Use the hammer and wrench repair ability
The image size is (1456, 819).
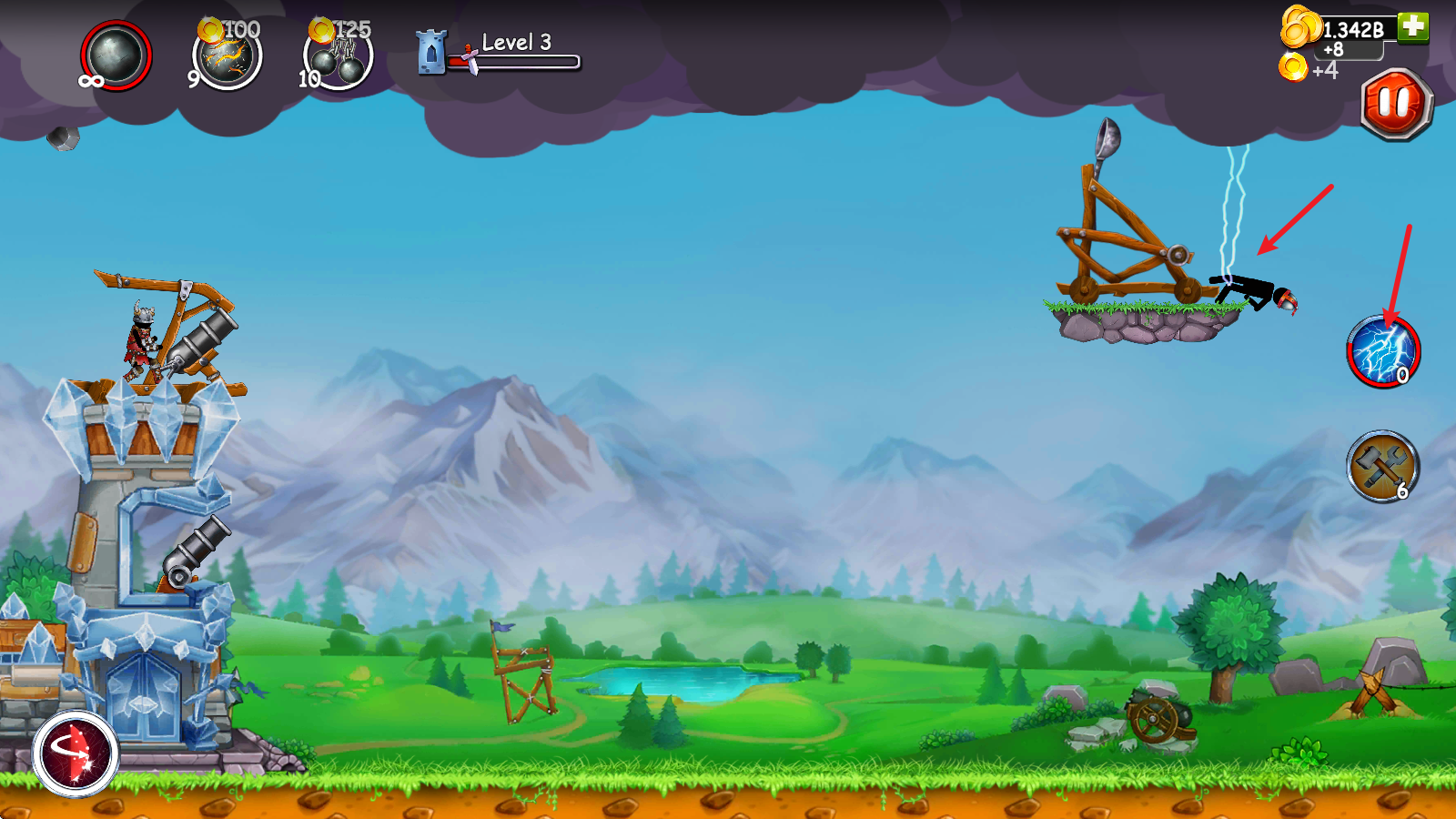tap(1382, 466)
